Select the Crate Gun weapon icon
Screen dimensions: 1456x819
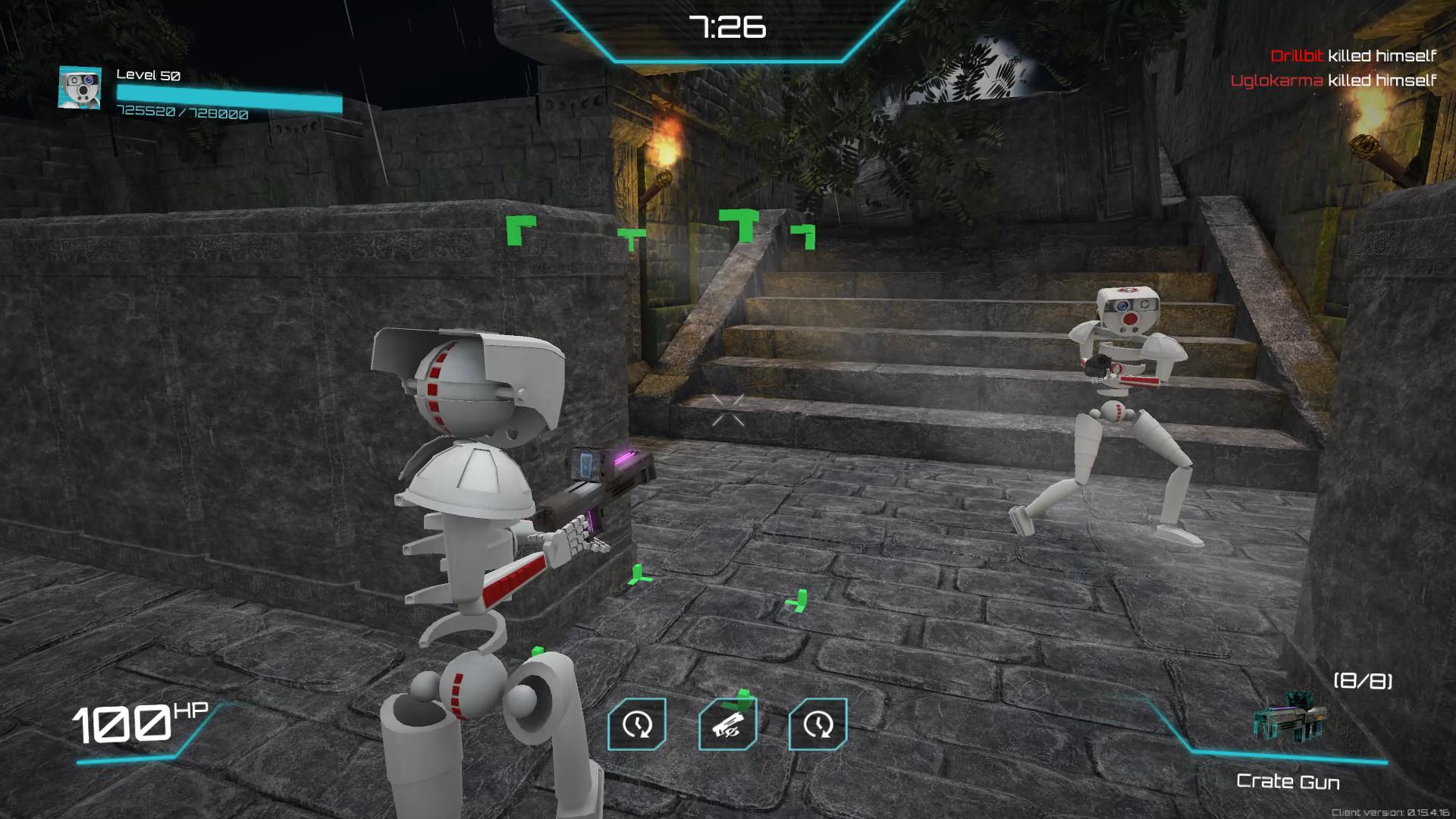click(x=1290, y=718)
